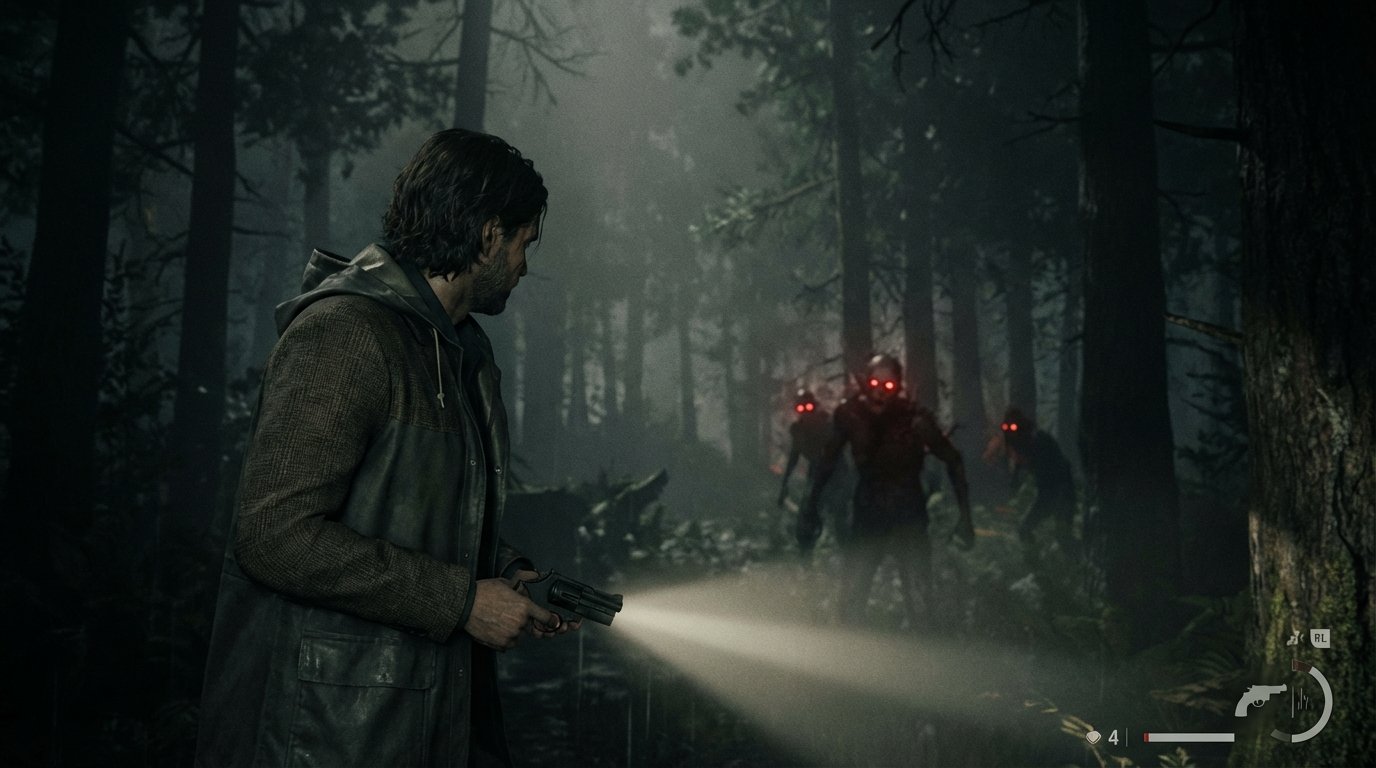The height and width of the screenshot is (768, 1376).
Task: Click the red portion of health bar
Action: [x=1146, y=737]
